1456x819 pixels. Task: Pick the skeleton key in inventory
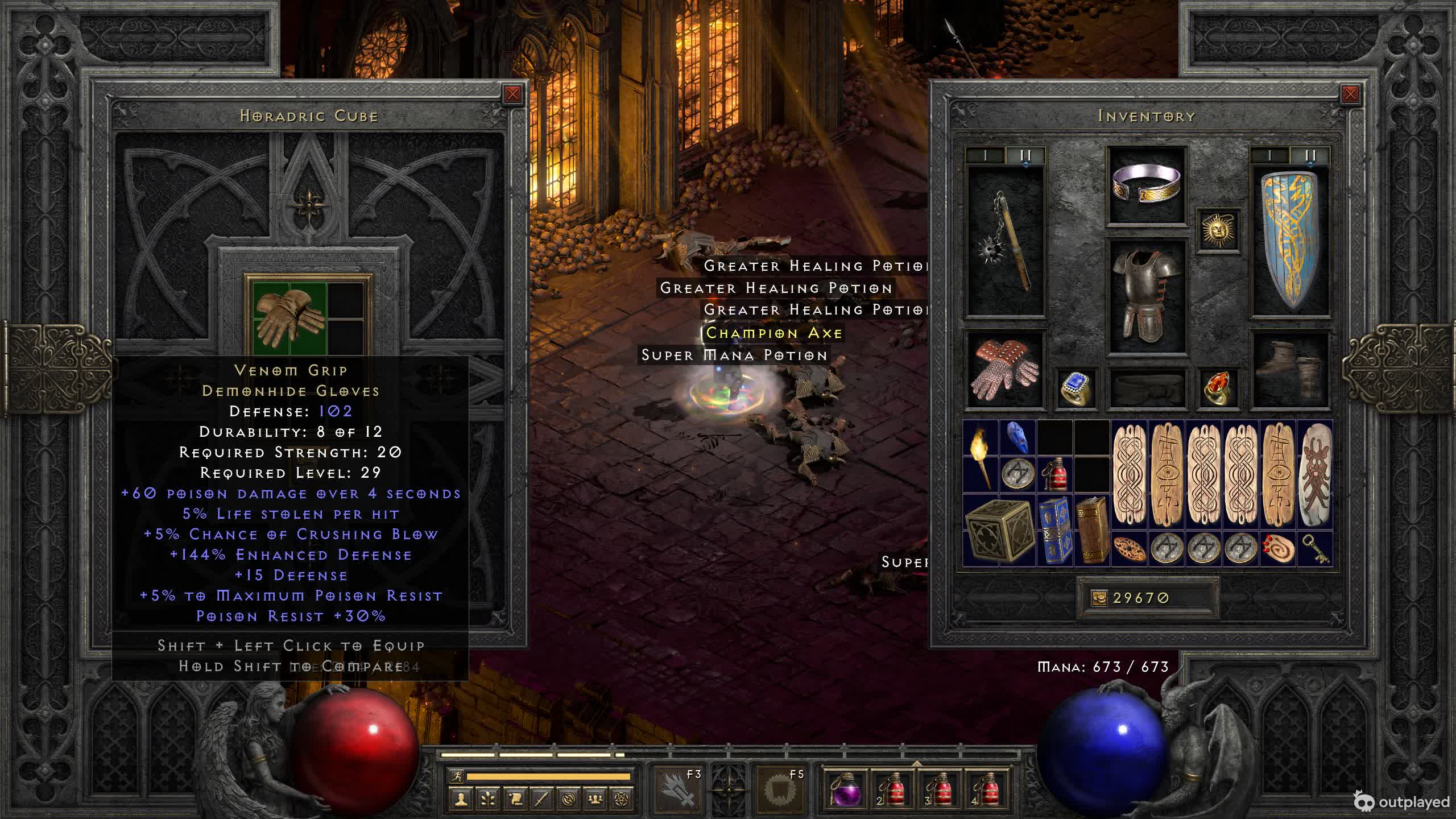(x=1314, y=549)
